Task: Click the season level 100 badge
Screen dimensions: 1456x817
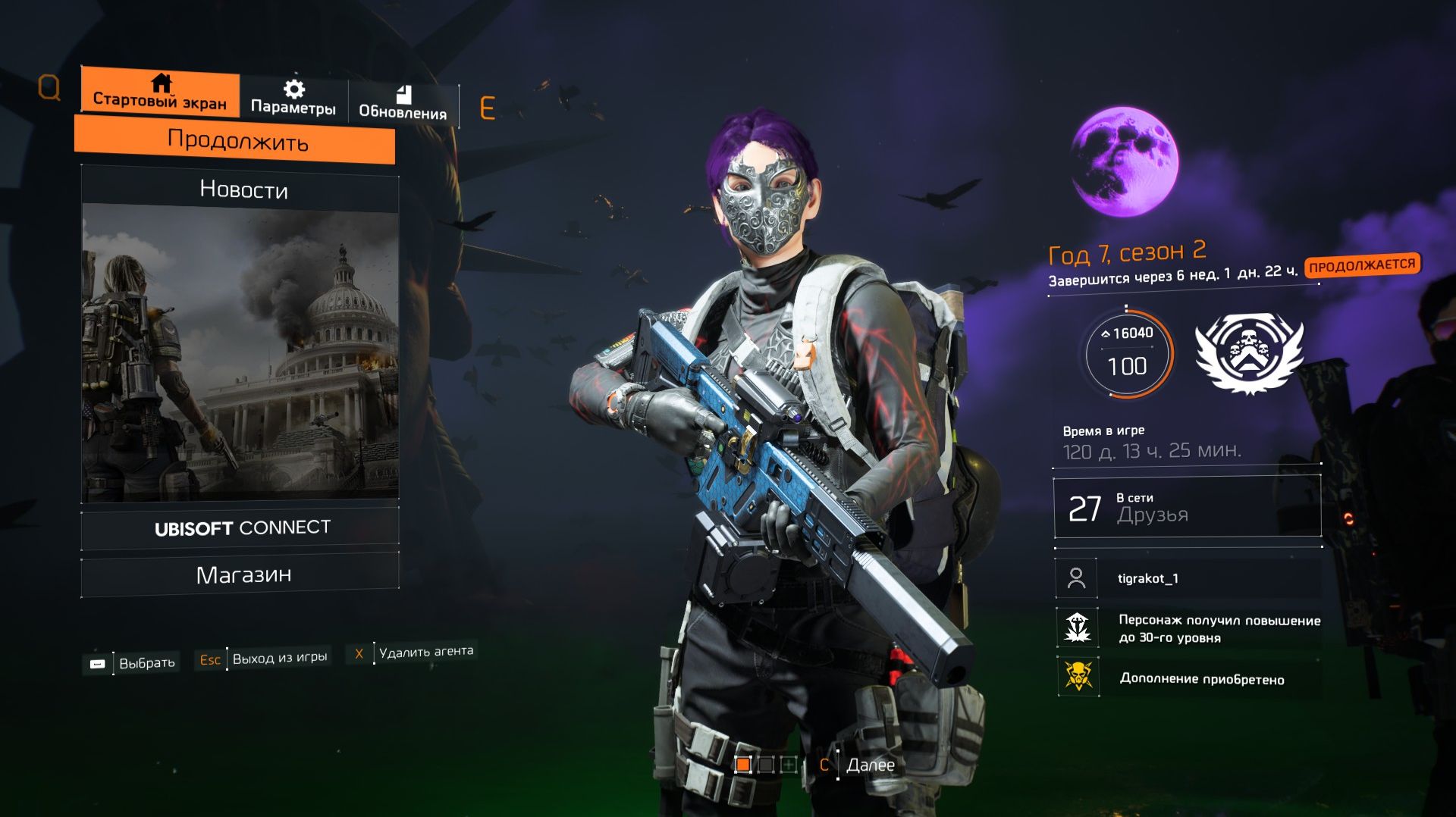Action: point(1127,352)
